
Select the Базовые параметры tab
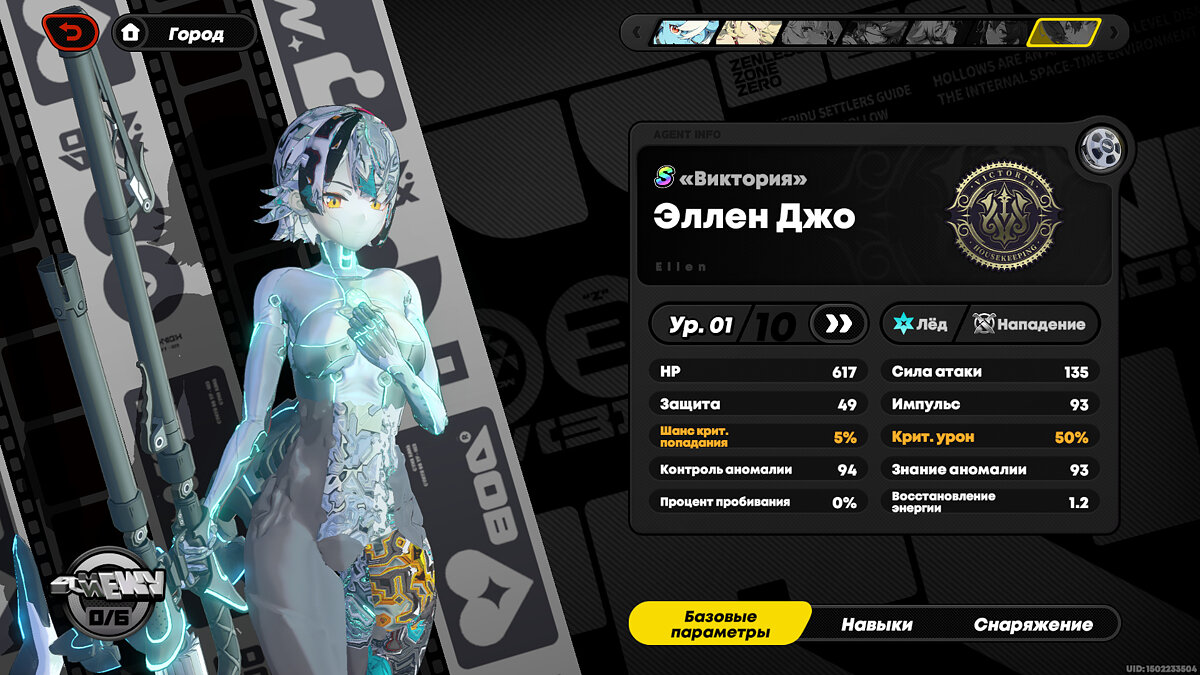click(x=720, y=624)
